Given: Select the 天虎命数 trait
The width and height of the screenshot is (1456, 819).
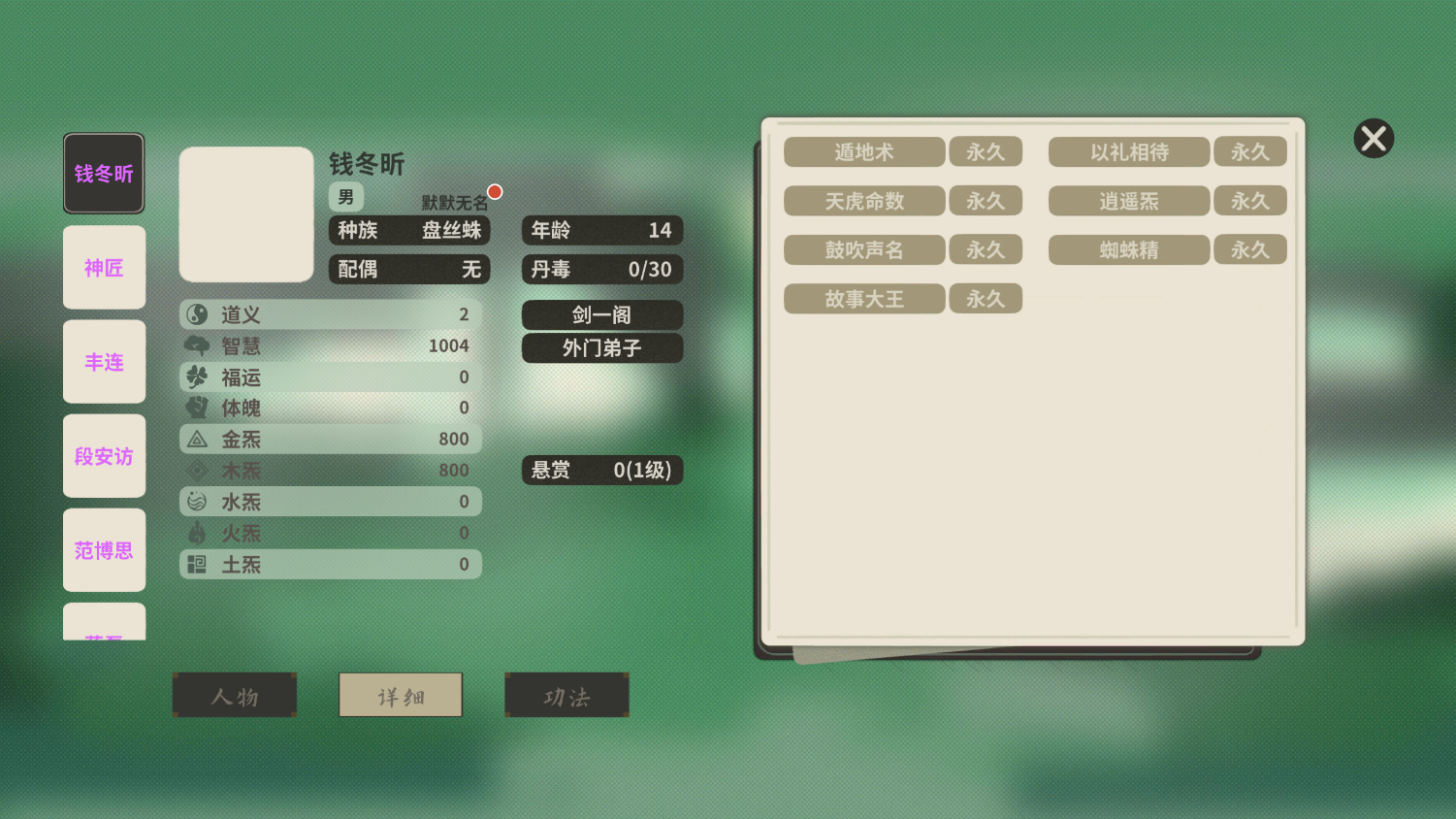Looking at the screenshot, I should 864,201.
